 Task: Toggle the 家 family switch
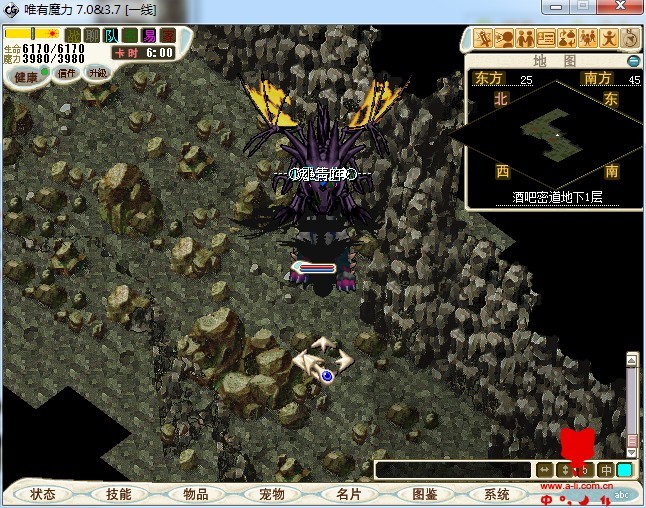click(x=166, y=35)
